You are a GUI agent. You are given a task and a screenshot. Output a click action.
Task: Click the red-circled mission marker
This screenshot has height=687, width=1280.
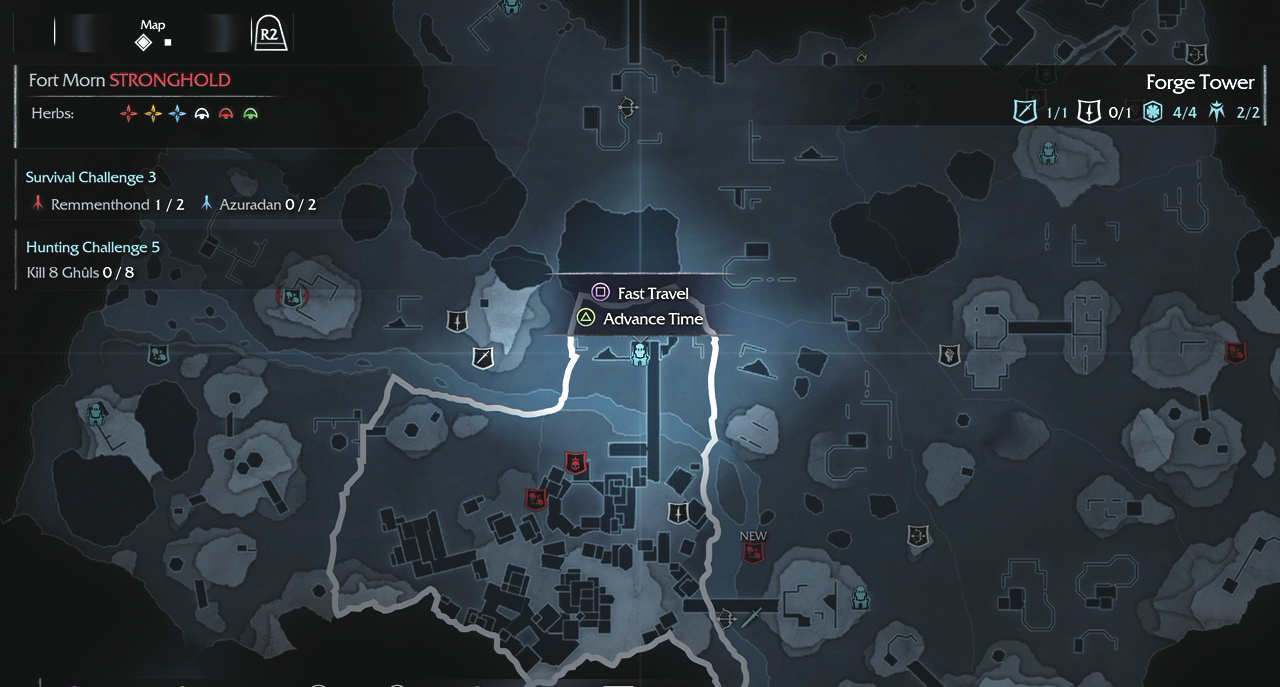tap(292, 296)
